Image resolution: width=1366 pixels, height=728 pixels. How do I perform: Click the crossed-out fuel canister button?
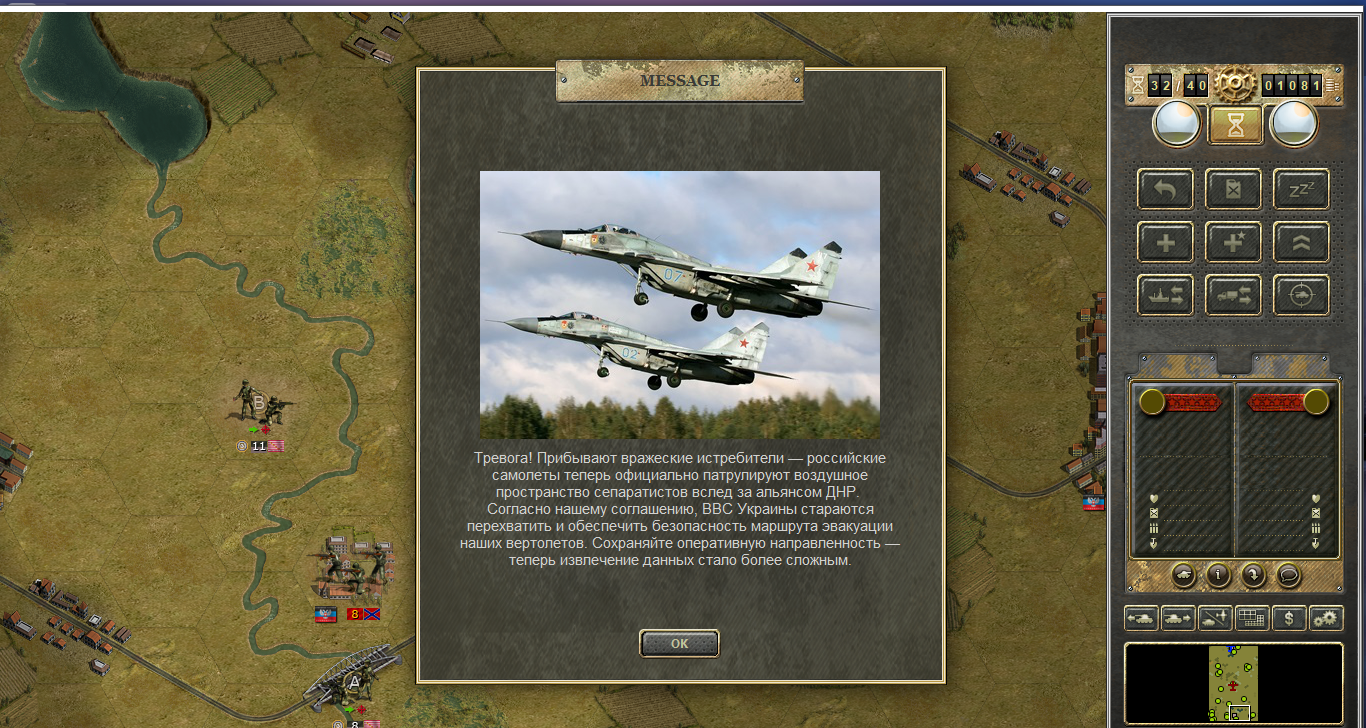(x=1233, y=188)
